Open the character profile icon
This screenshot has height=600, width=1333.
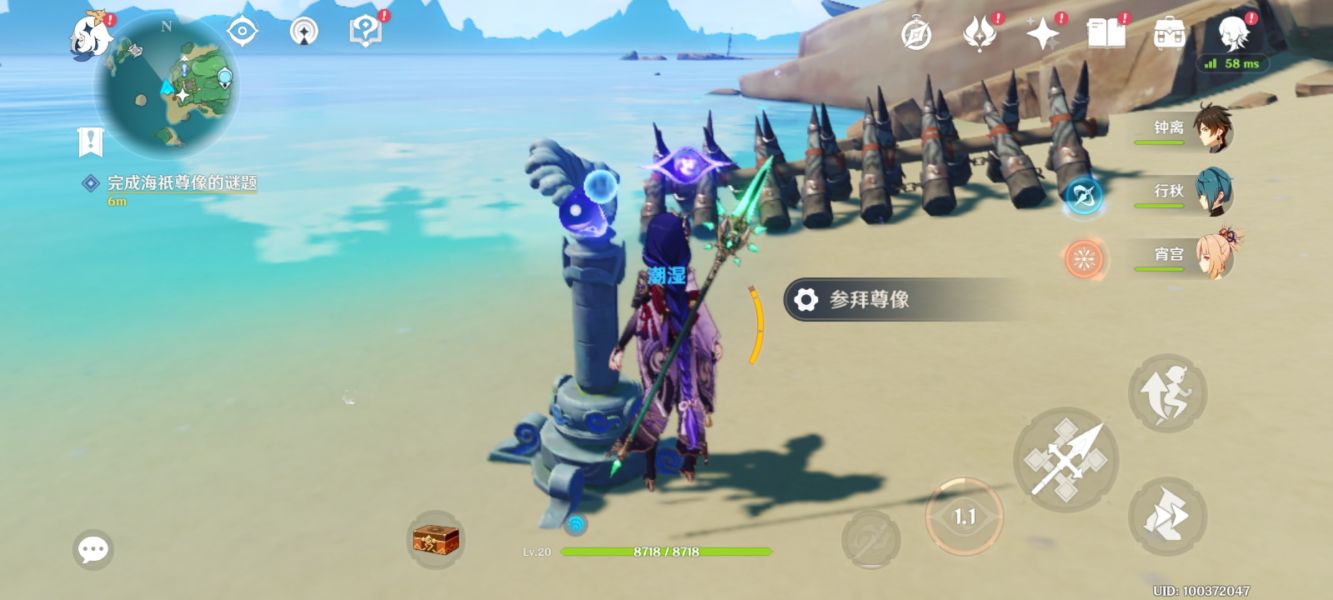tap(1233, 34)
